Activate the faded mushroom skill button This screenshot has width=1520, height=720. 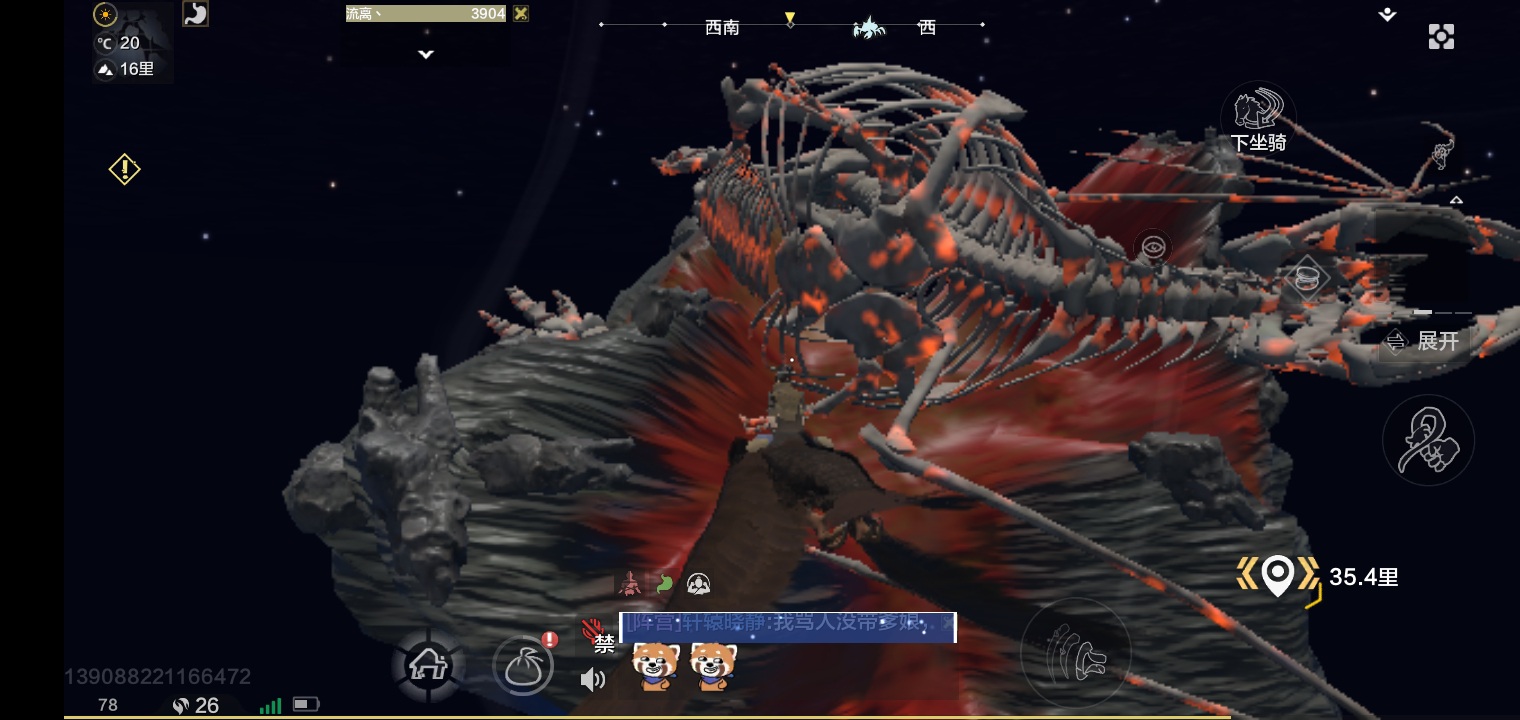pos(1075,652)
